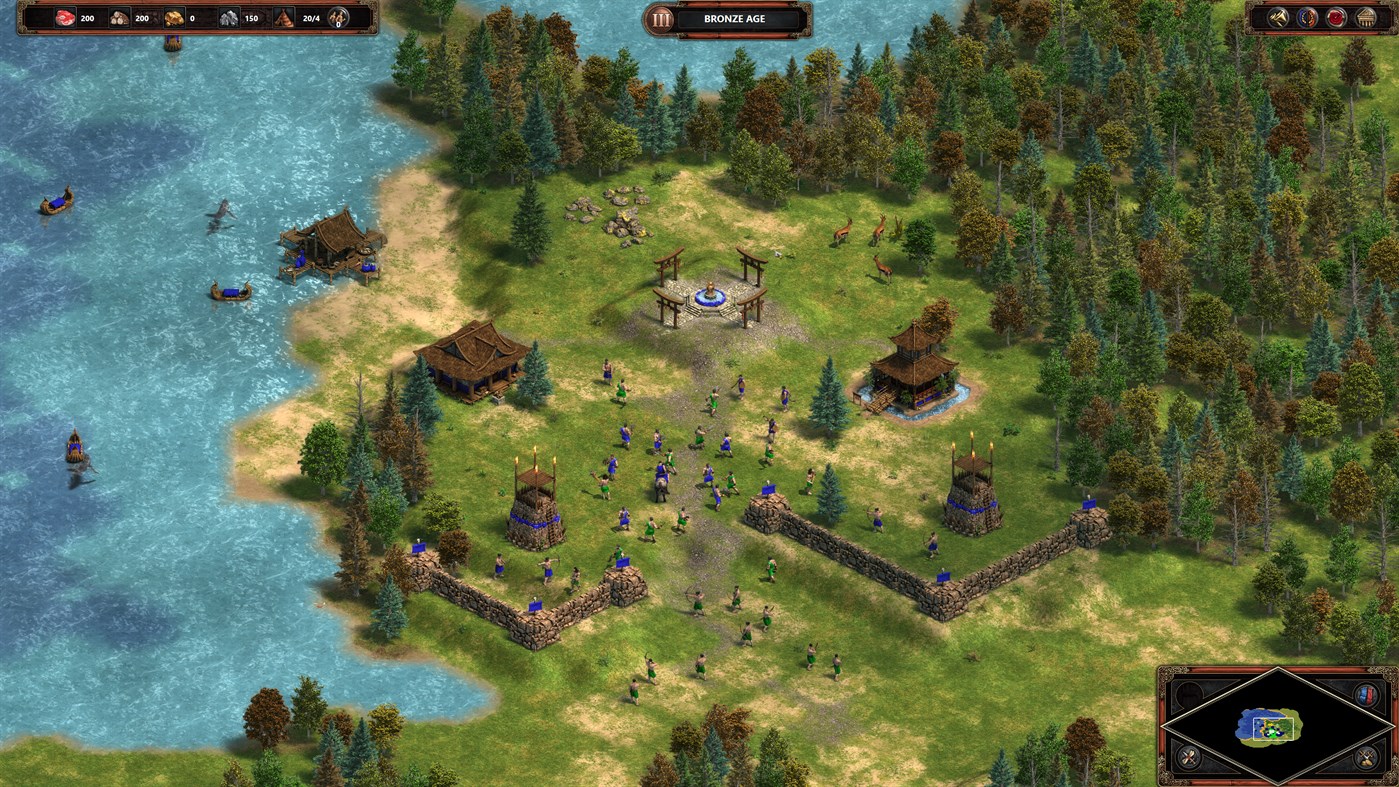Click the wood resource icon
Screen dimensions: 1399x787
click(x=120, y=18)
